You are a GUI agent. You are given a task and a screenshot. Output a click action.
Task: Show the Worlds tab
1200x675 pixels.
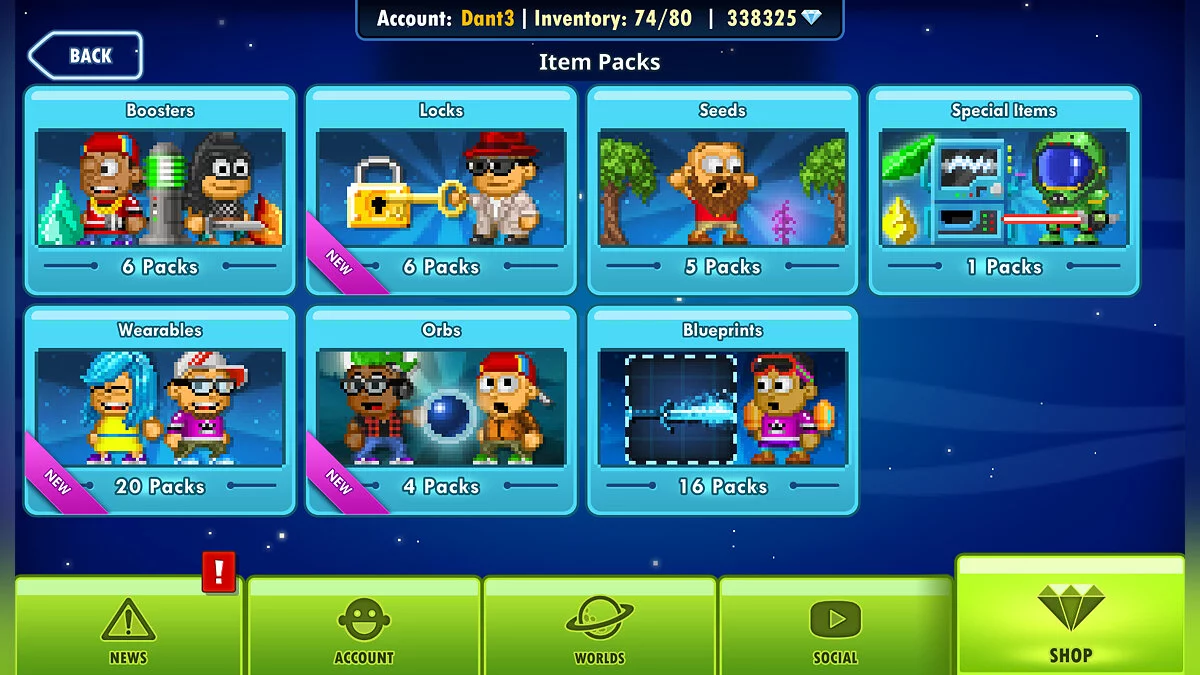coord(599,628)
